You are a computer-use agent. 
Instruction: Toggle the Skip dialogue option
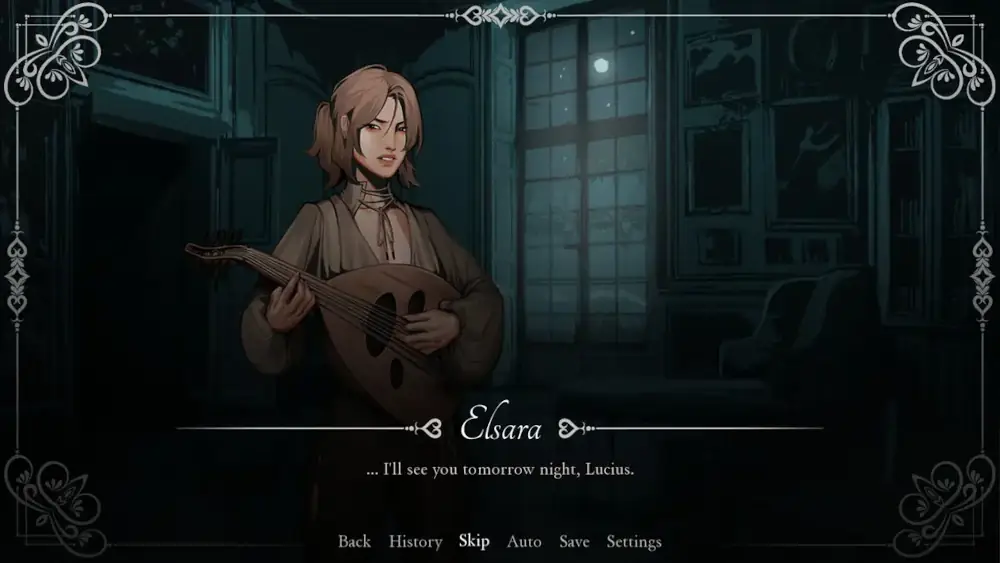474,541
